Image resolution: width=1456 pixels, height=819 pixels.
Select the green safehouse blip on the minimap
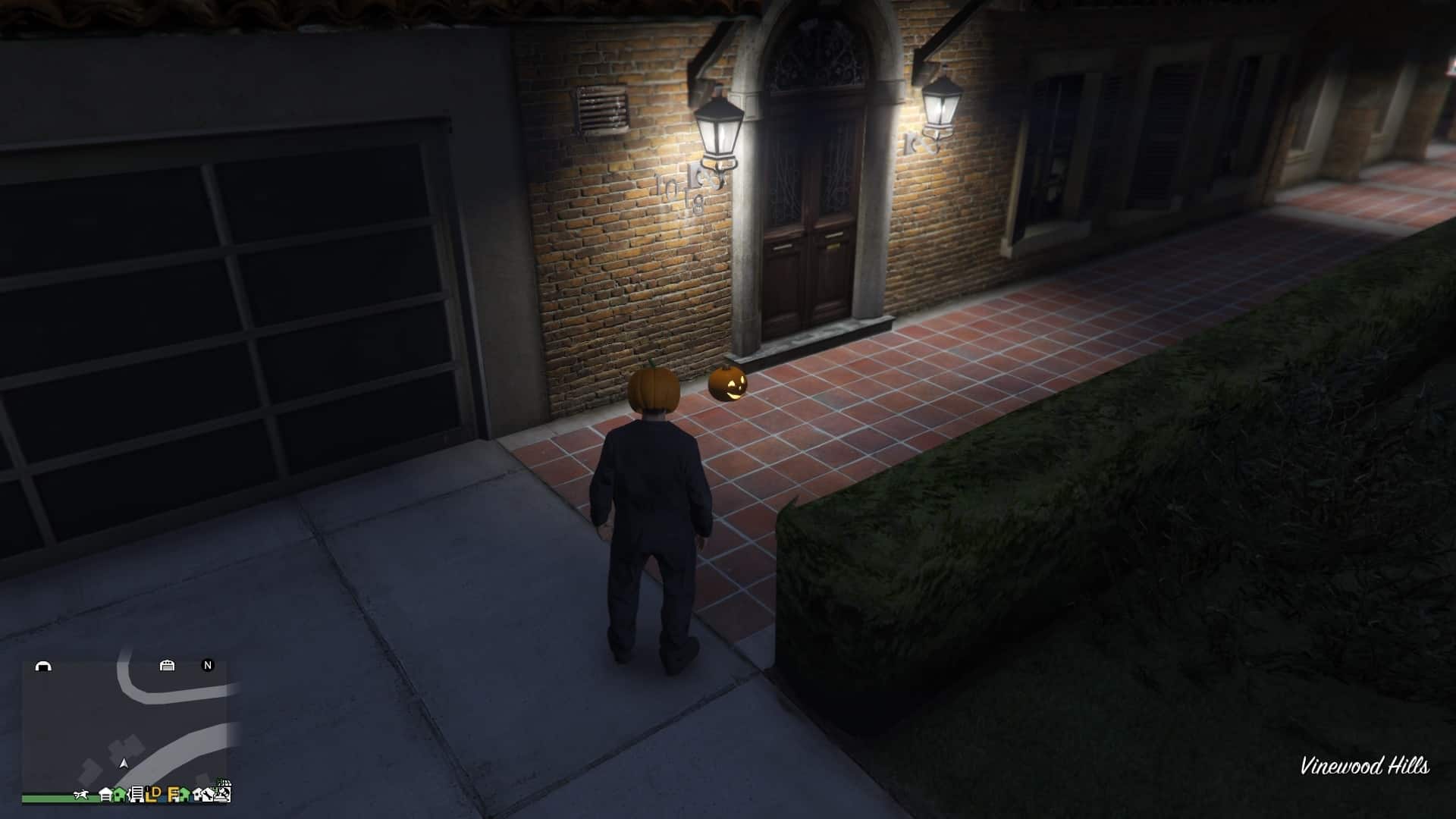tap(119, 795)
